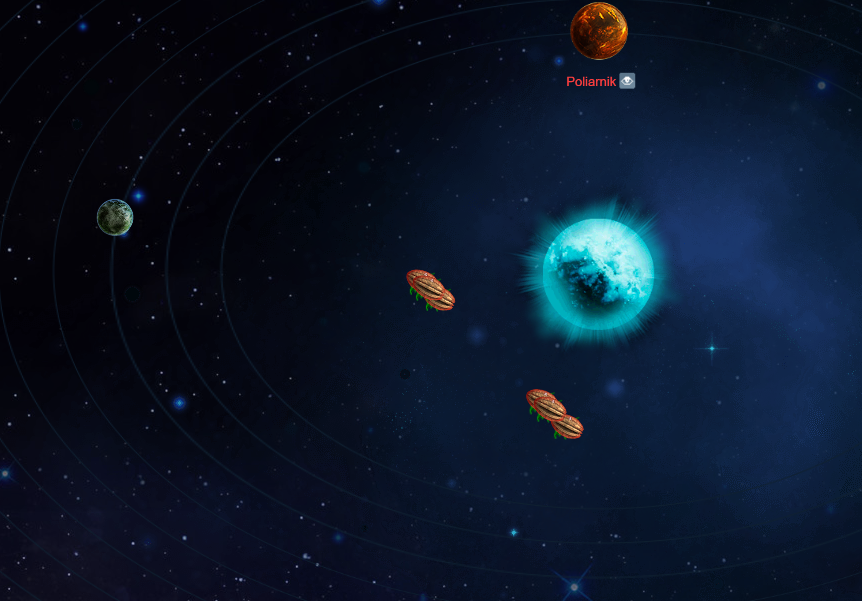This screenshot has width=862, height=601.
Task: Click the eye icon beside Poliarnik
Action: (x=627, y=81)
